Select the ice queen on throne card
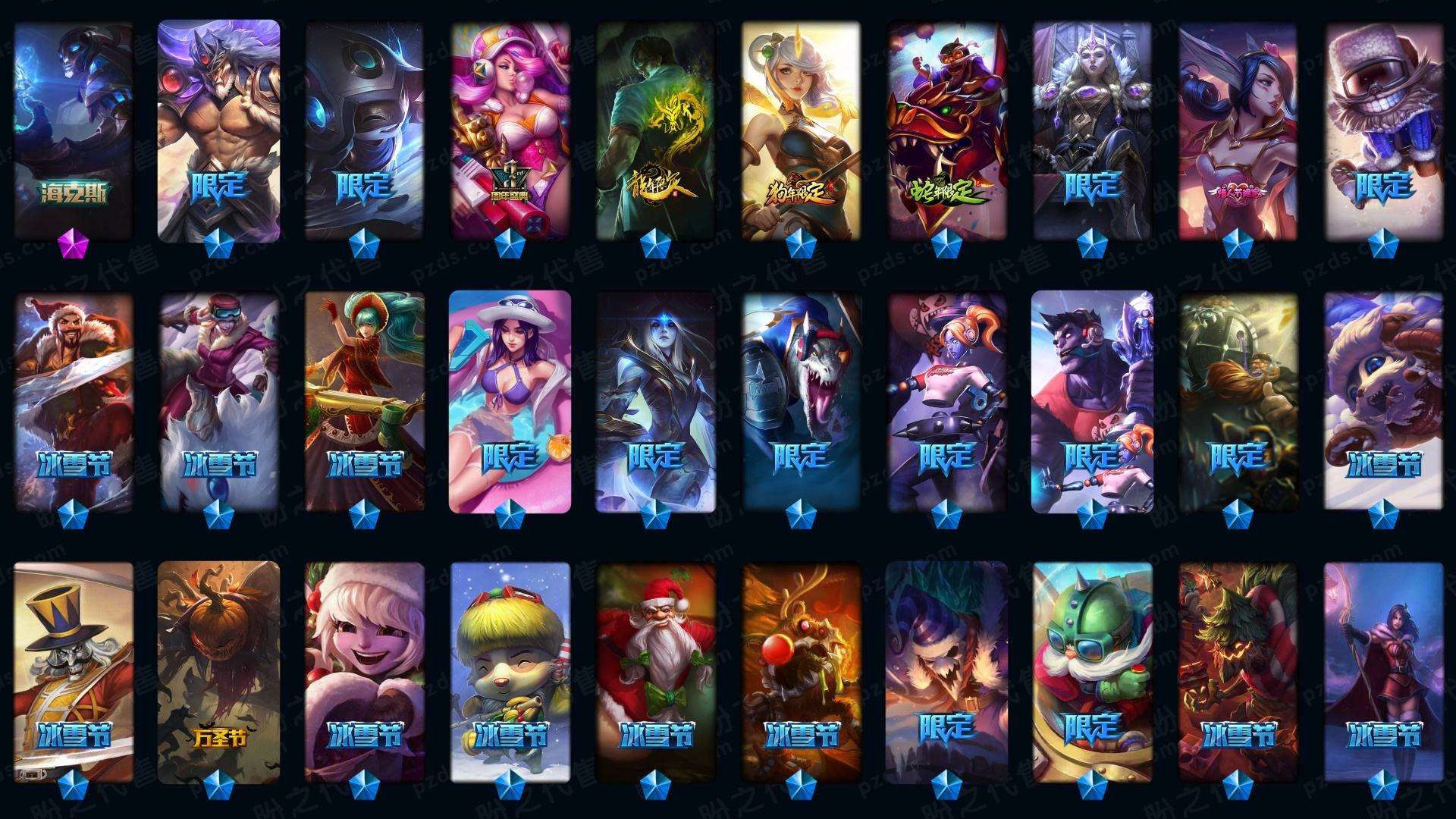The width and height of the screenshot is (1456, 819). [x=1092, y=129]
